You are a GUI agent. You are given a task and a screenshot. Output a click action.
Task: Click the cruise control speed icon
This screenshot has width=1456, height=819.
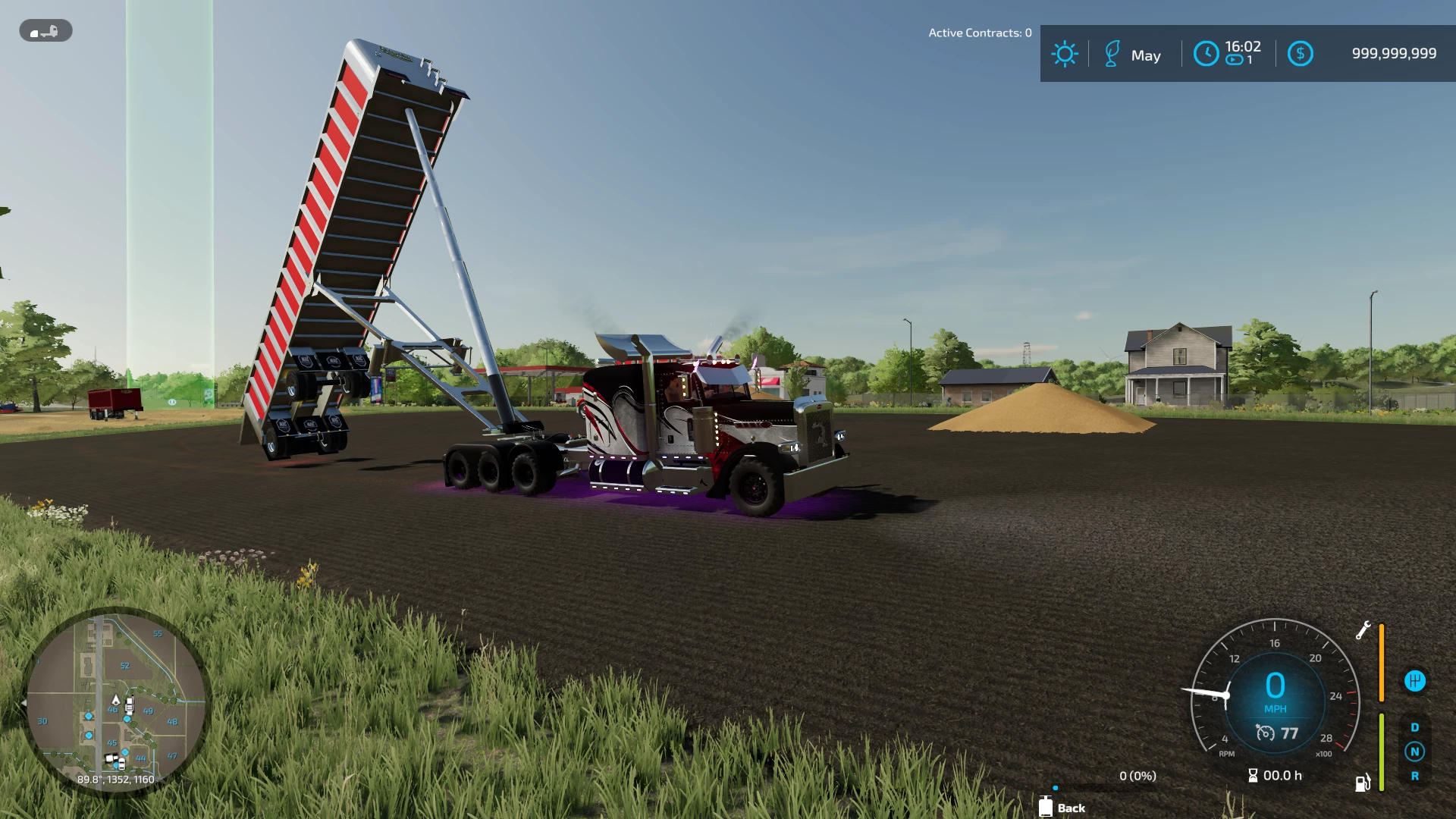[x=1265, y=733]
